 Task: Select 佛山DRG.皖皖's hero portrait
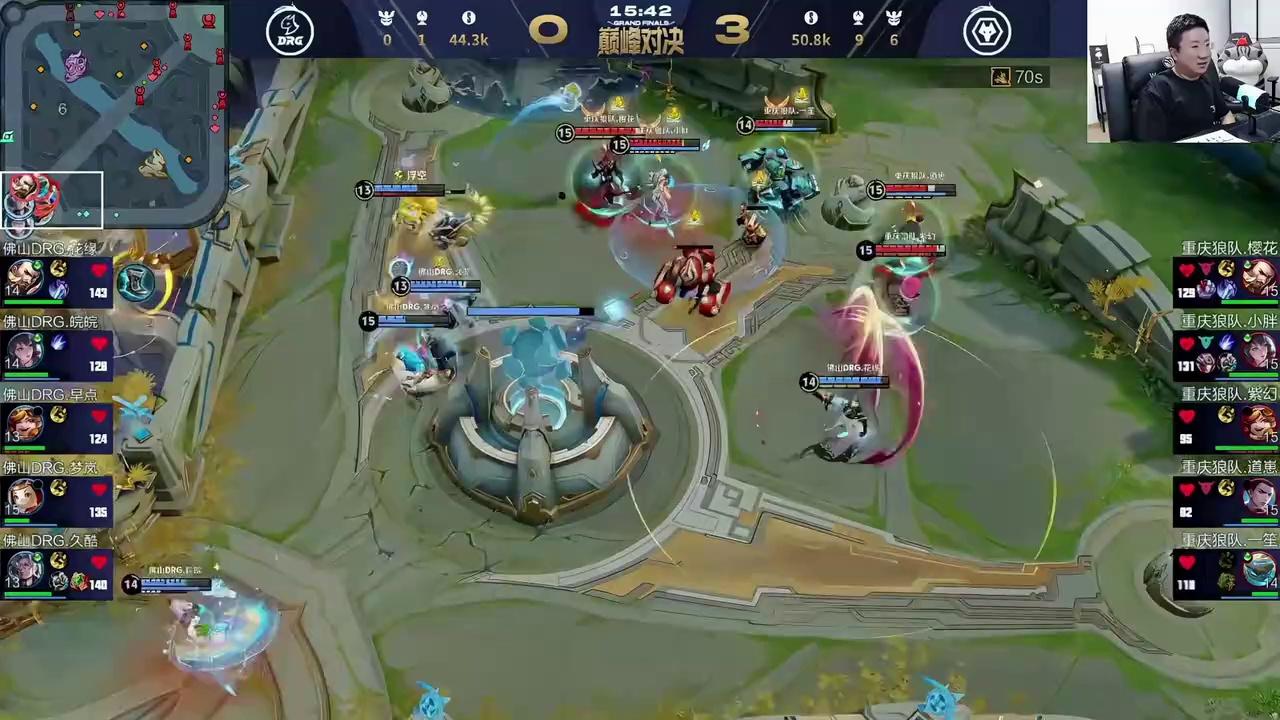tap(24, 352)
